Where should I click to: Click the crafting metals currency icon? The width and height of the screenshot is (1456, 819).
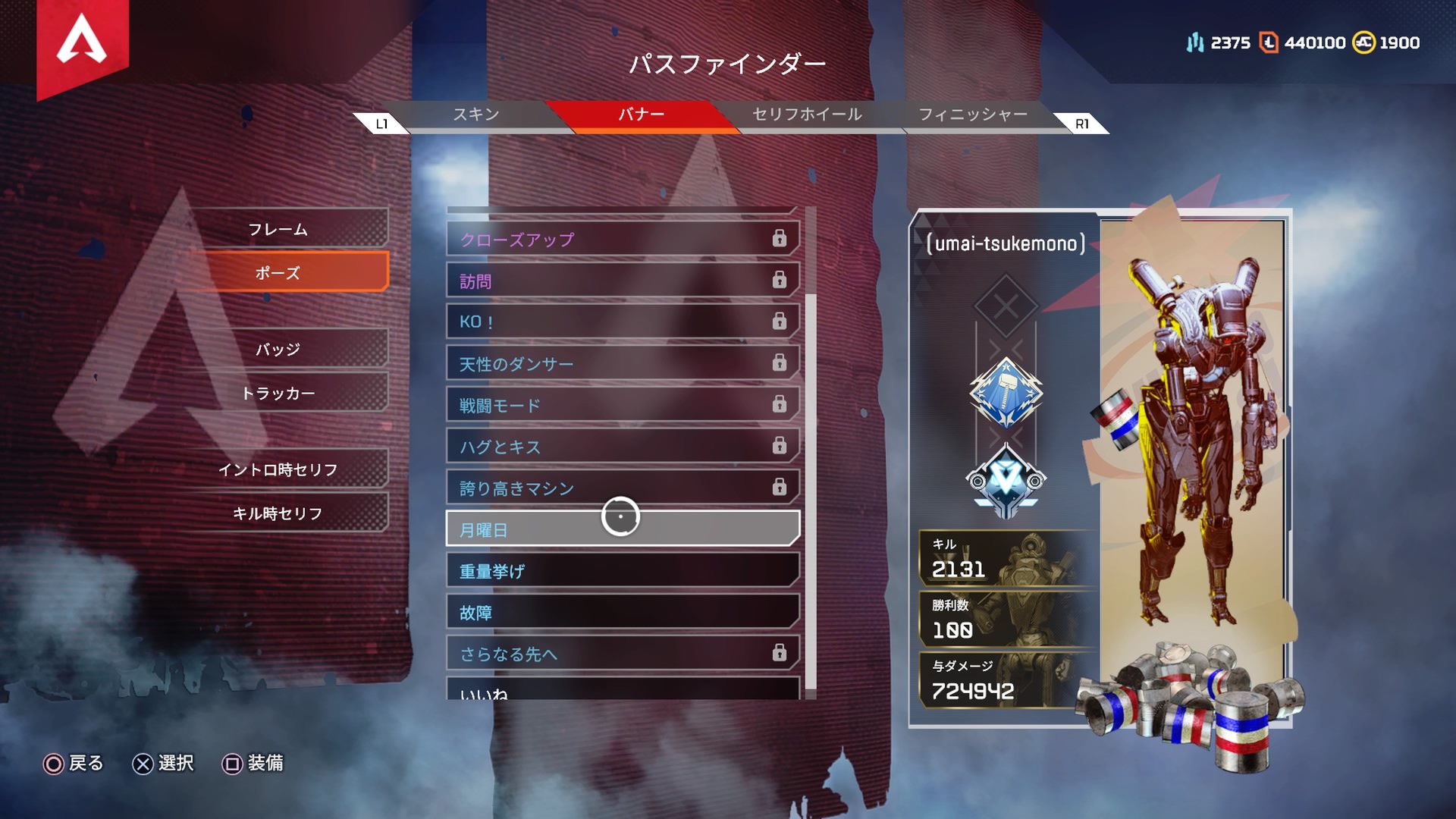[1197, 43]
